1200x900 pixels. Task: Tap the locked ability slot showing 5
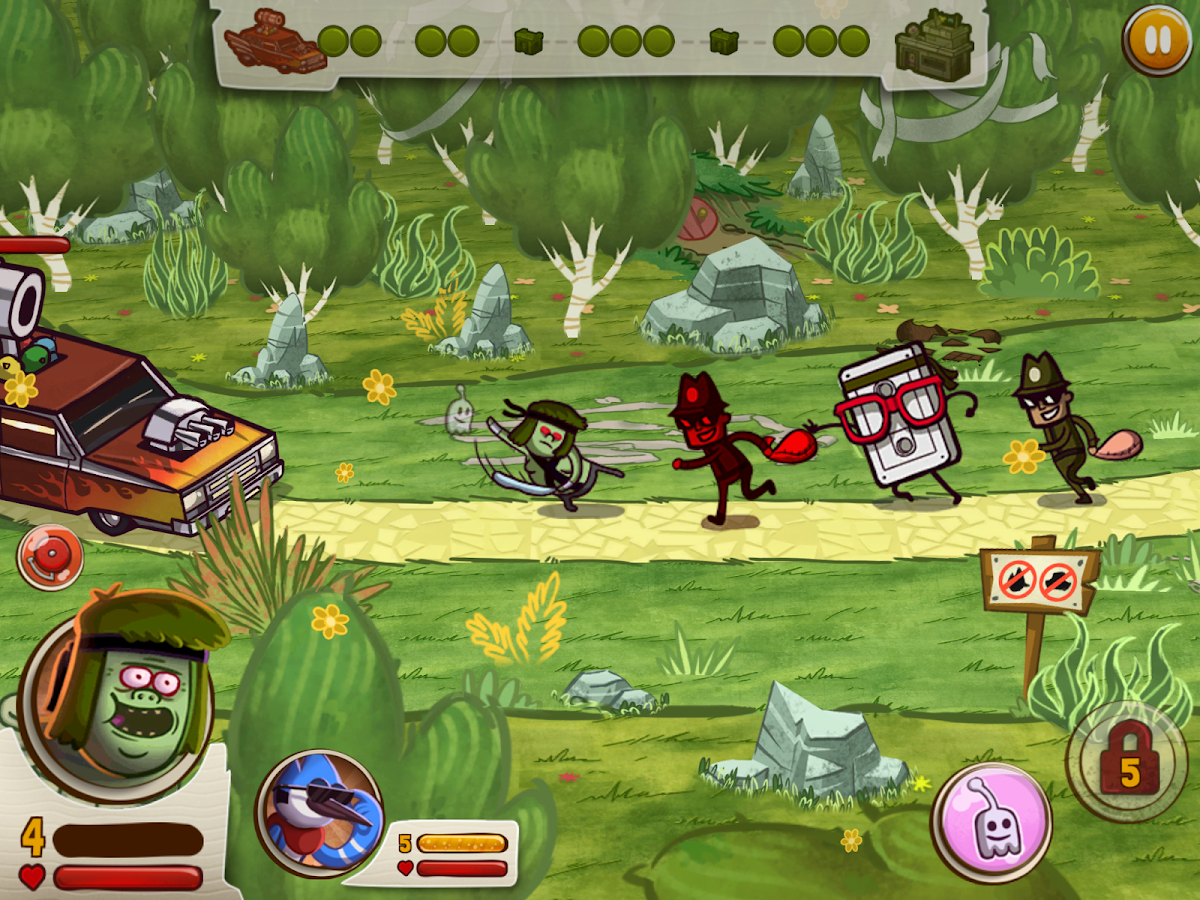click(1127, 761)
